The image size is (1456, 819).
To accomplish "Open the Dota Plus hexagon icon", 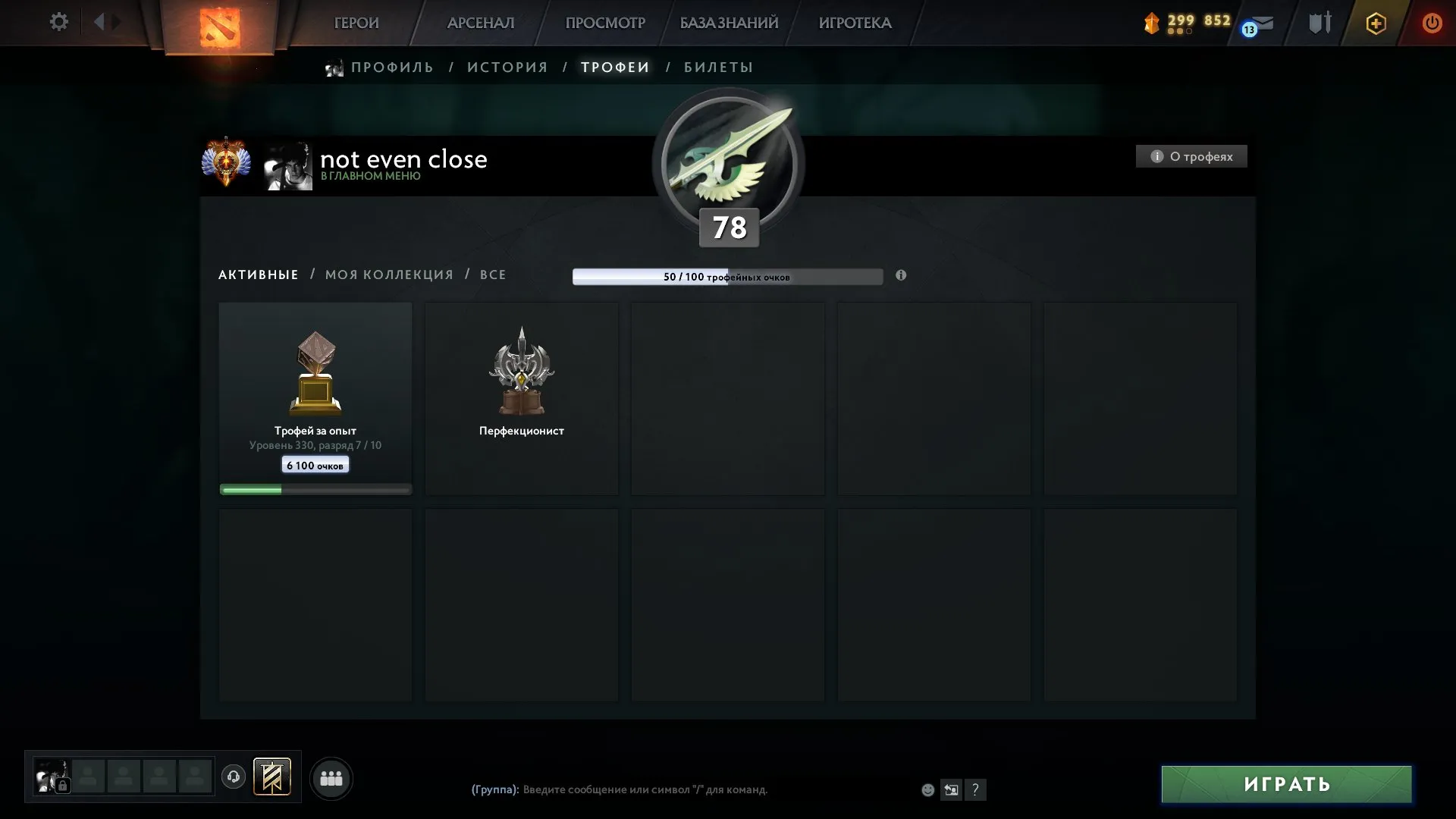I will pos(1376,23).
